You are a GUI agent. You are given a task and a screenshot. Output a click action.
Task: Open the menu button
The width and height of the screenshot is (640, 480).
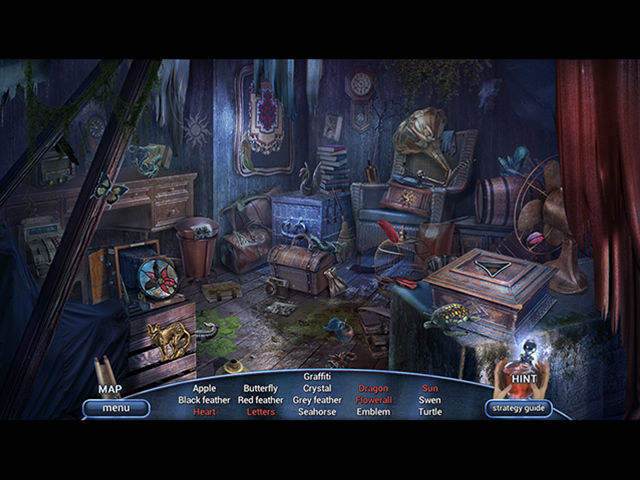[x=116, y=408]
